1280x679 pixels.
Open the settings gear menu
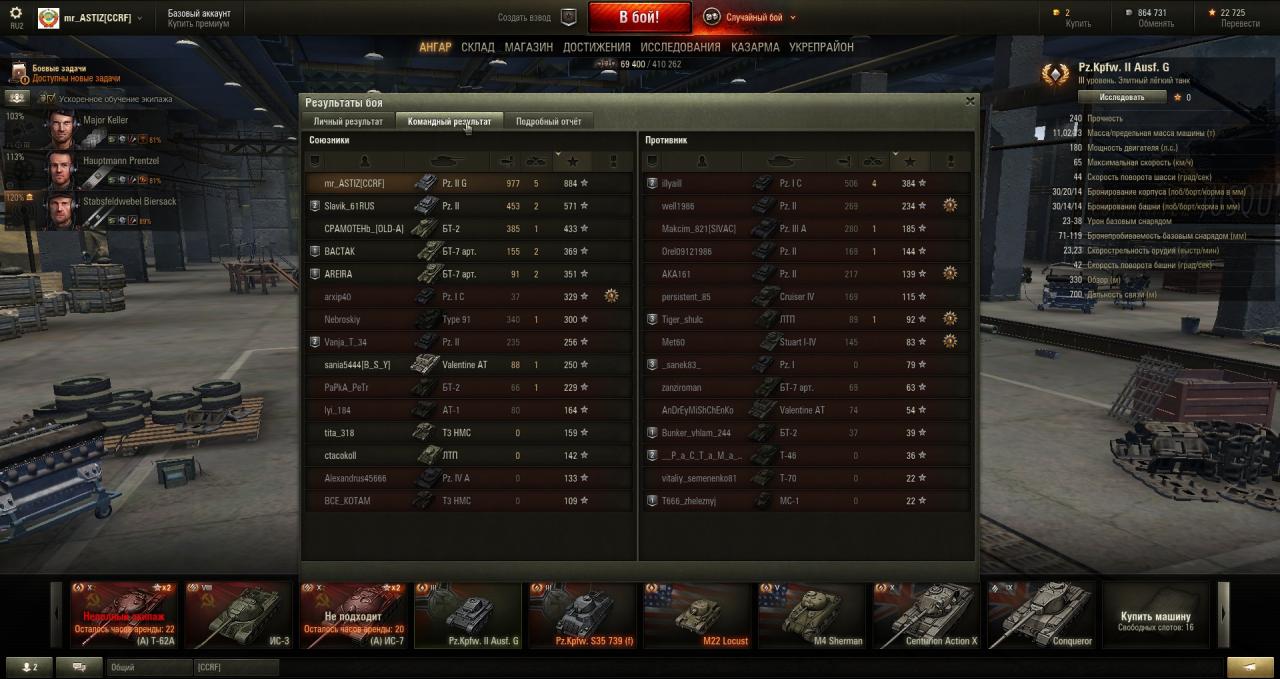click(x=16, y=14)
